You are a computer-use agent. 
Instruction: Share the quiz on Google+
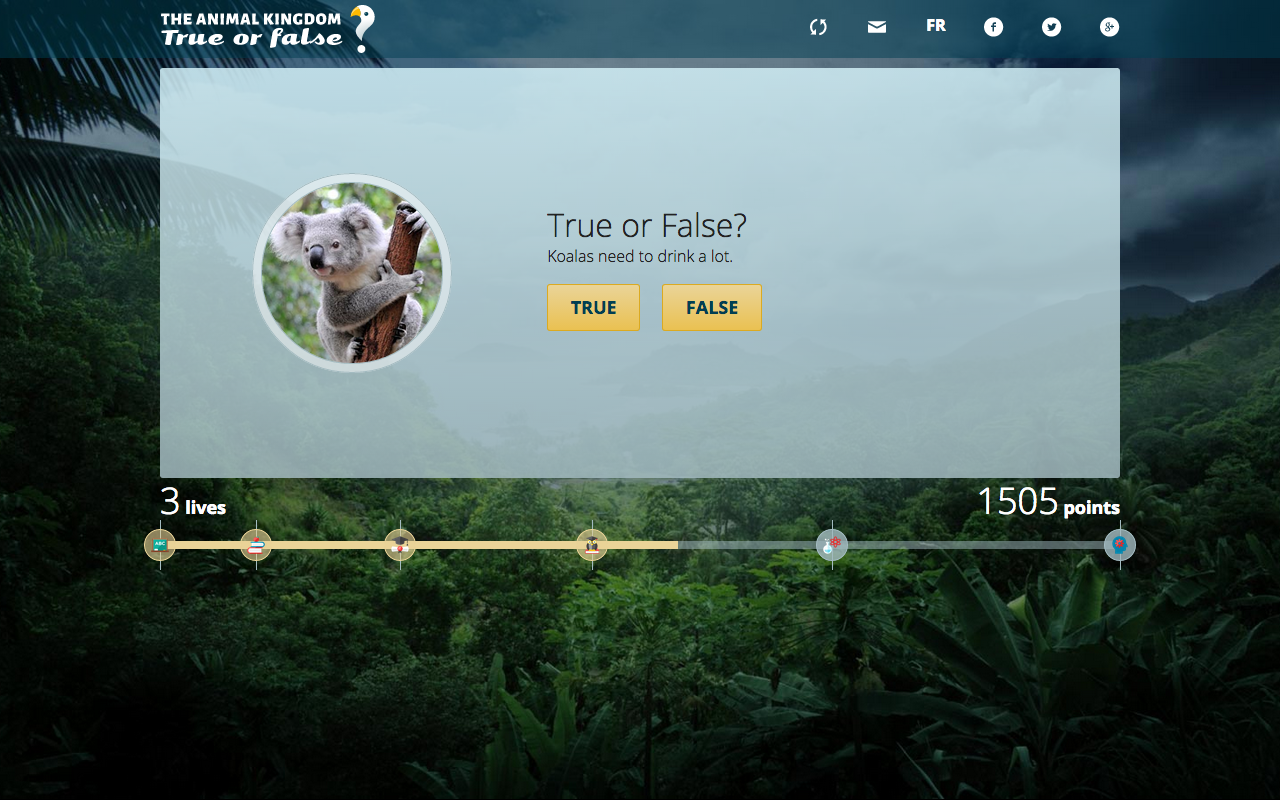[x=1109, y=26]
